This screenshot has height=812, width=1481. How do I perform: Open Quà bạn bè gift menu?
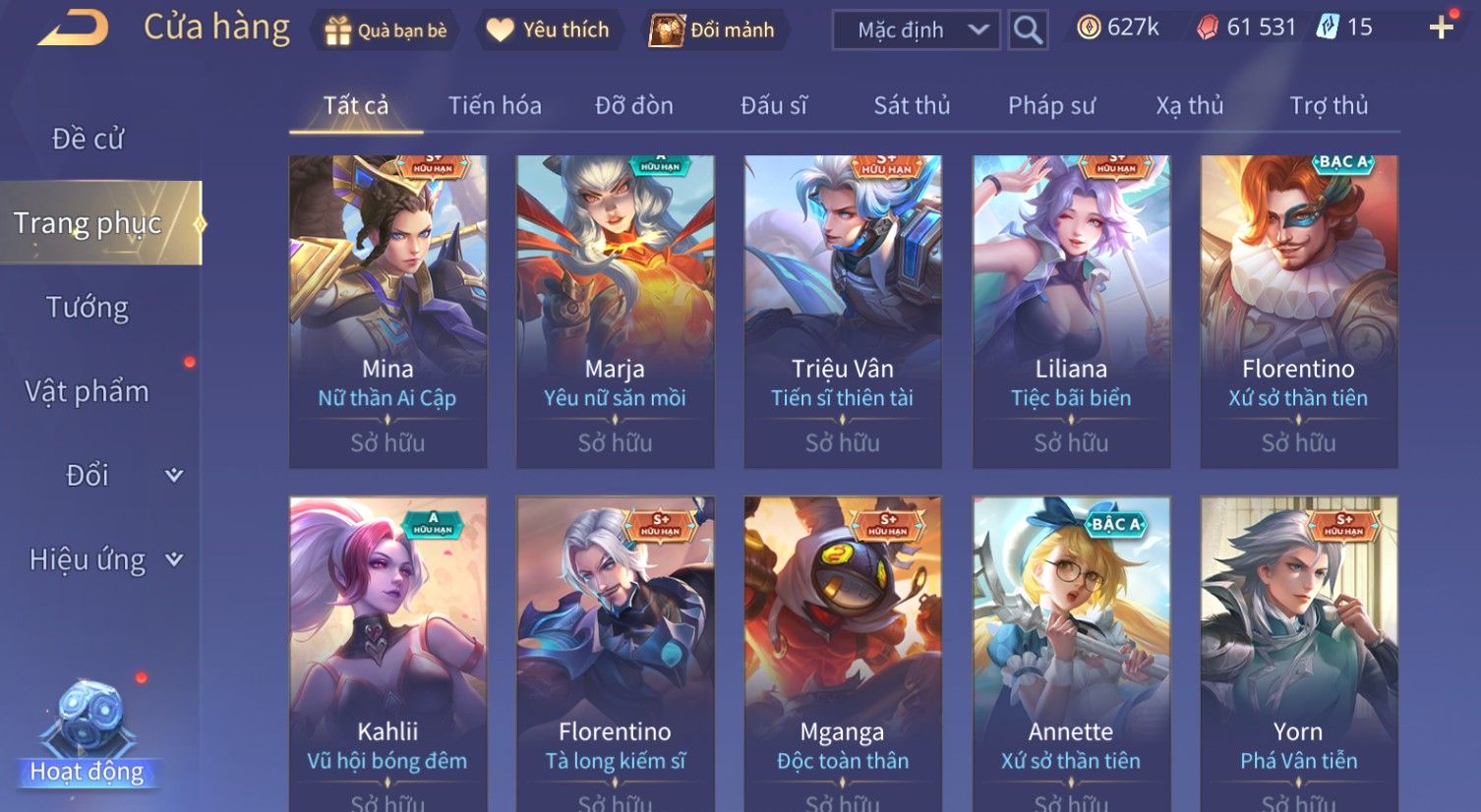[x=385, y=30]
